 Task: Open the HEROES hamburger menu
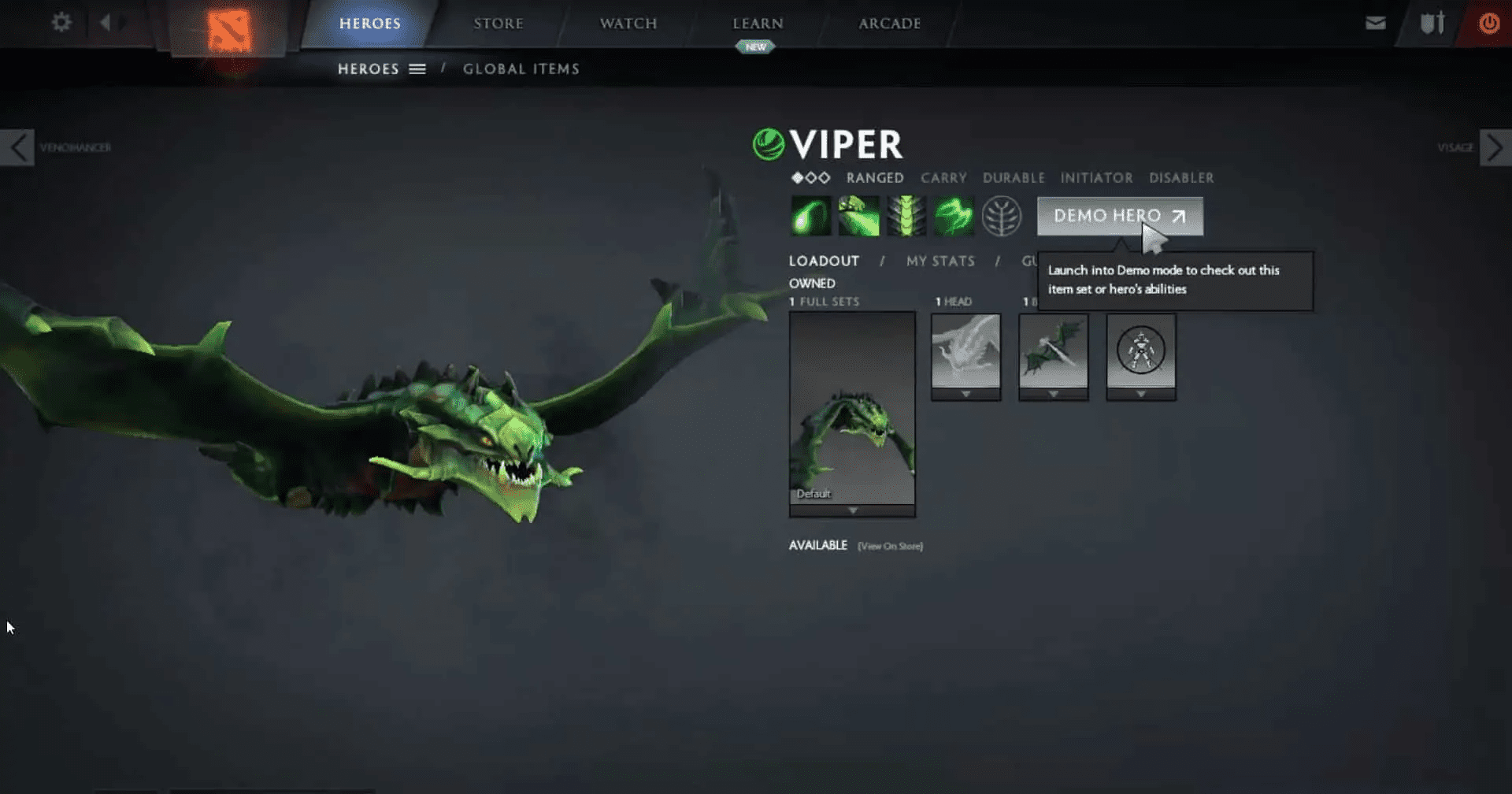tap(417, 69)
